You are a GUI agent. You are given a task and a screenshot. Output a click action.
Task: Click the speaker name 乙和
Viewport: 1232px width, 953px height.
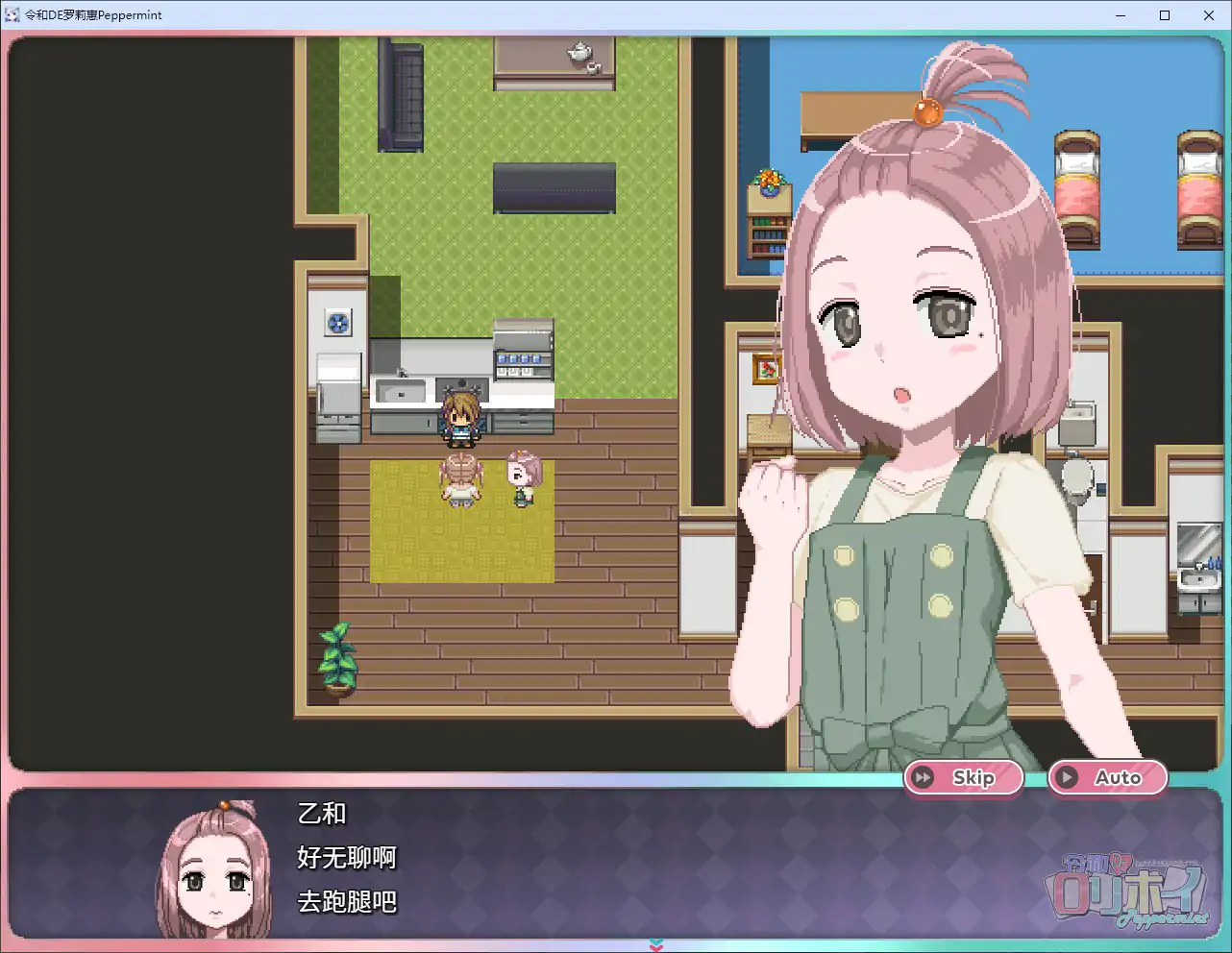[321, 814]
